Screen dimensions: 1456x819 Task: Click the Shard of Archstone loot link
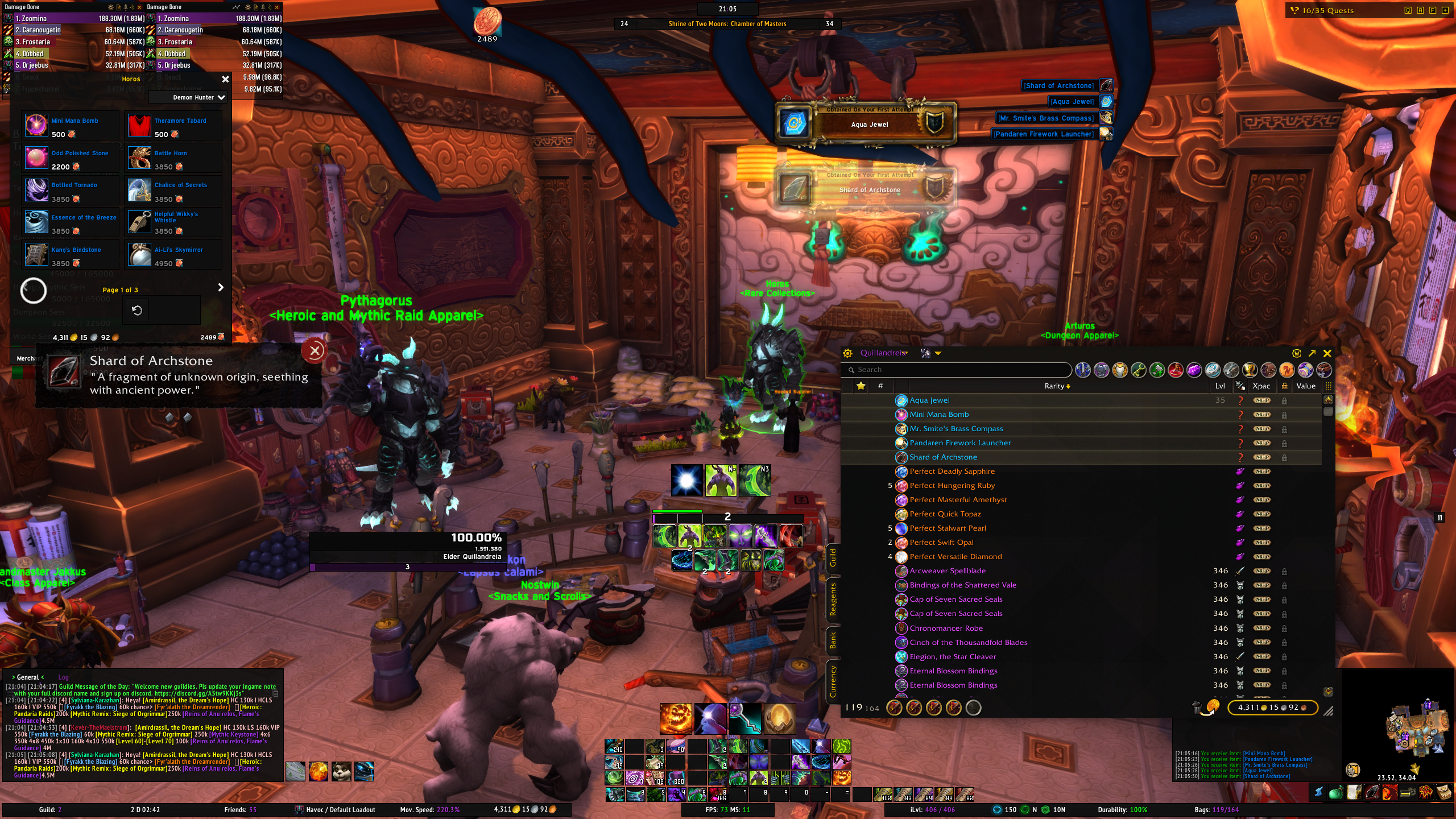pos(1058,86)
